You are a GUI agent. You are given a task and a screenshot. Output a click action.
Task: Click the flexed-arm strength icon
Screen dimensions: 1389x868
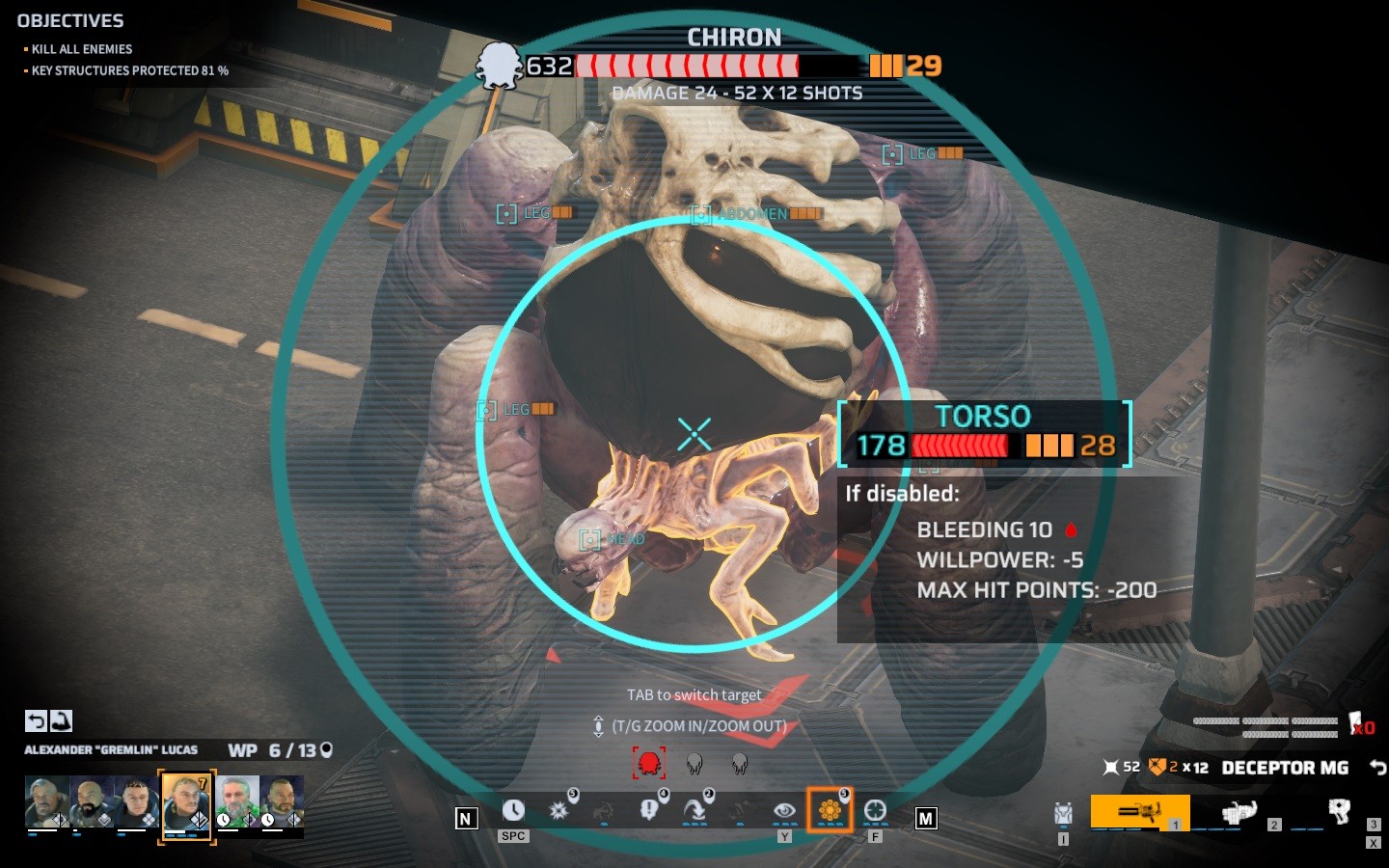point(61,720)
